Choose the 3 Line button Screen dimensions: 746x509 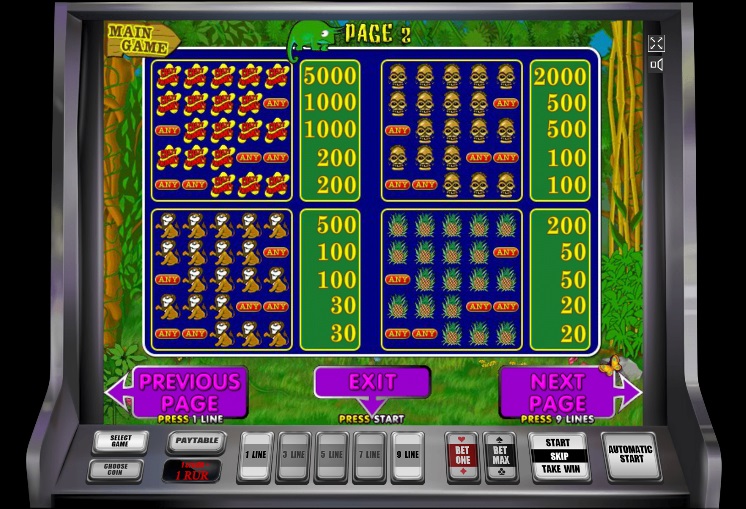(294, 457)
